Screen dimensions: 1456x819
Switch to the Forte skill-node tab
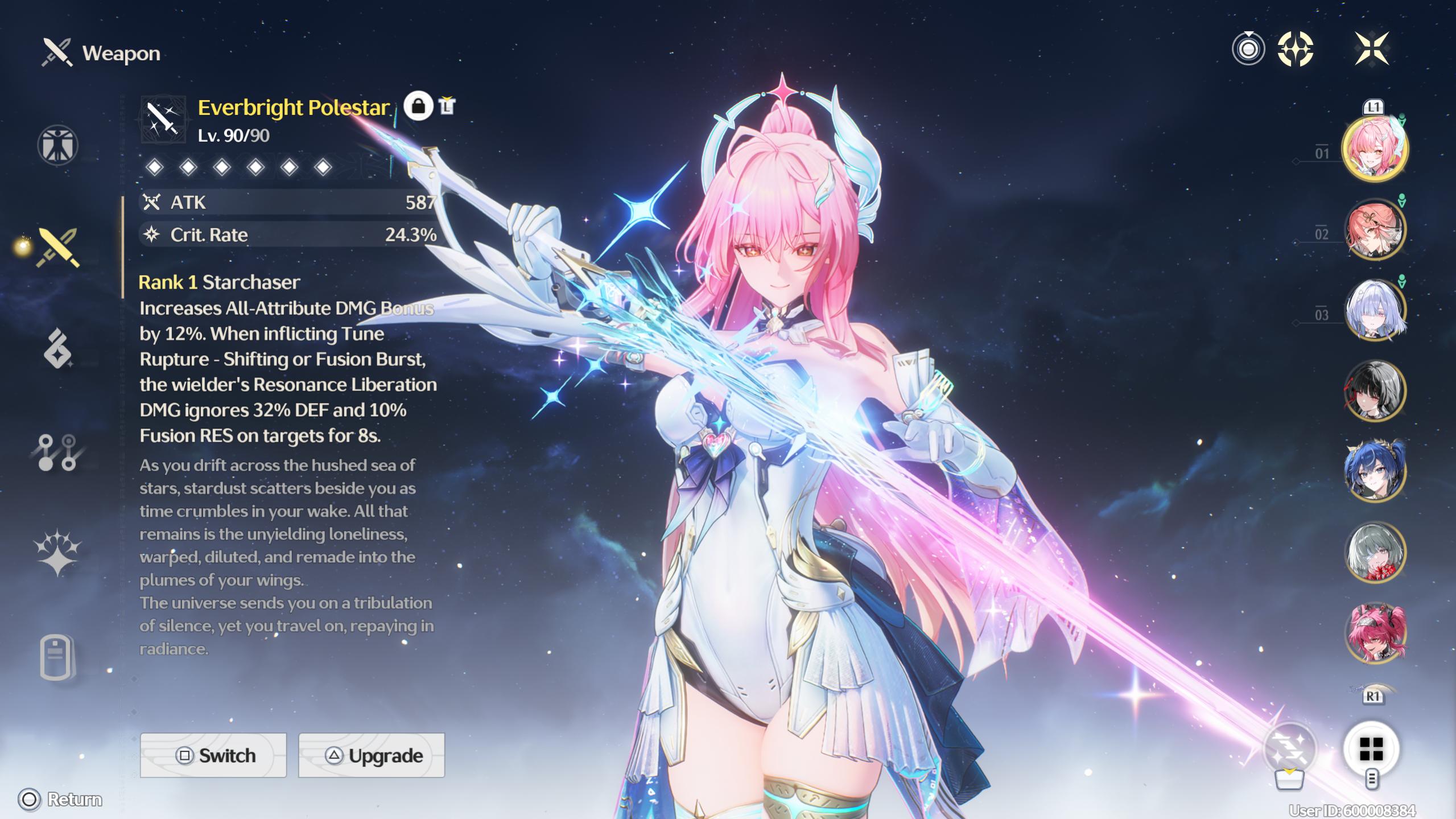(57, 452)
